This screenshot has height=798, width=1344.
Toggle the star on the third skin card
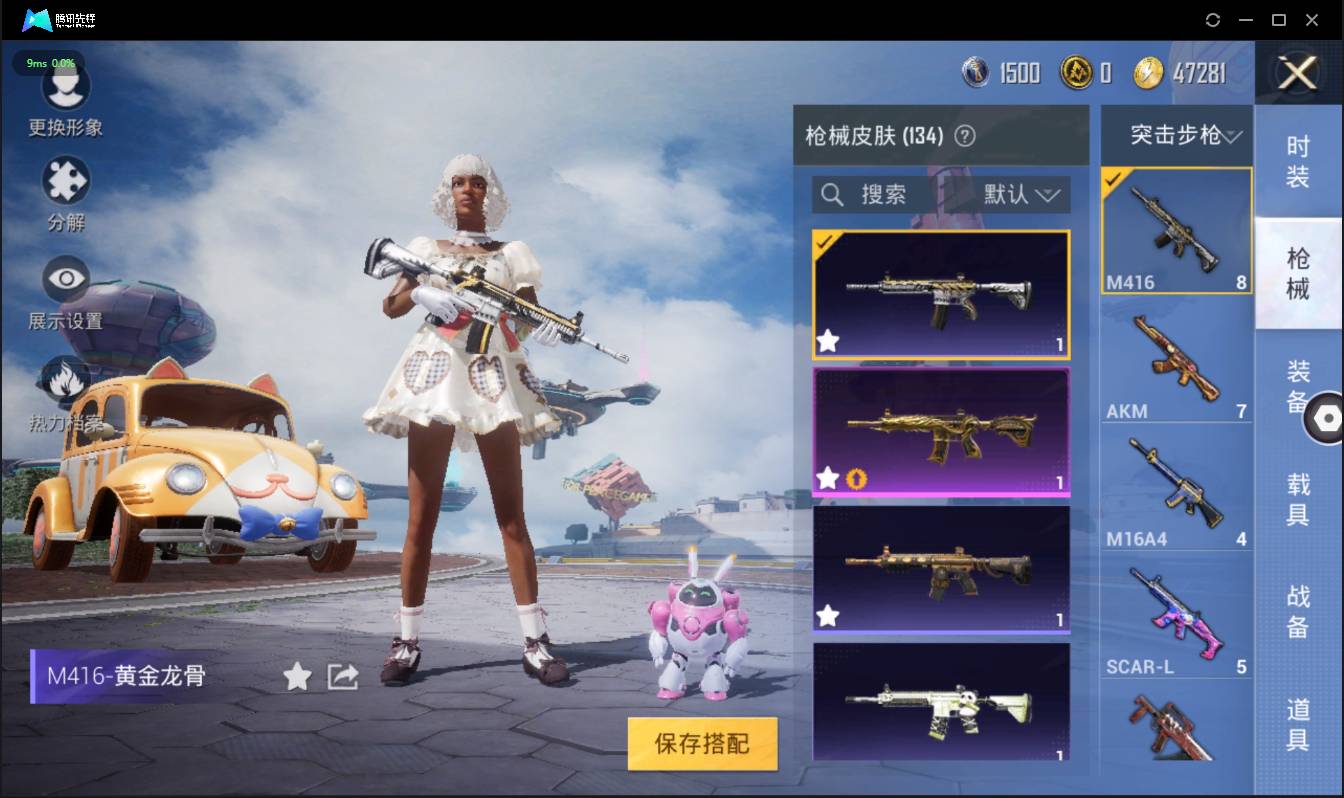(x=827, y=617)
